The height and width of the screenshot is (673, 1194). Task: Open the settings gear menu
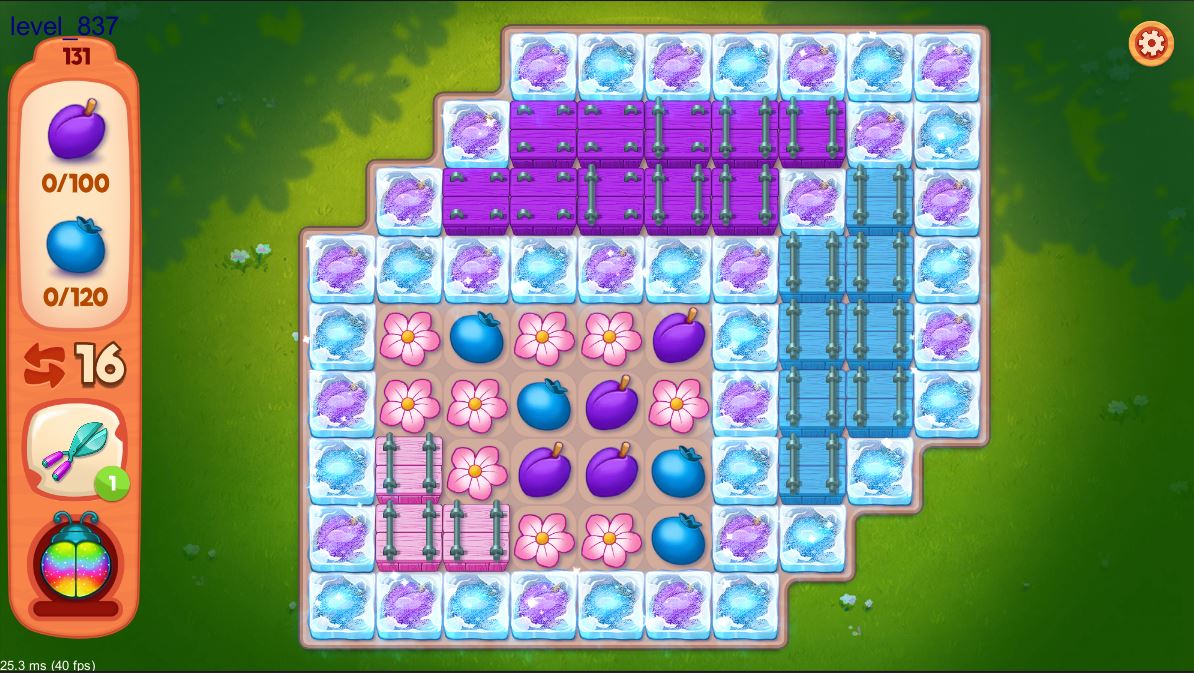click(x=1151, y=44)
